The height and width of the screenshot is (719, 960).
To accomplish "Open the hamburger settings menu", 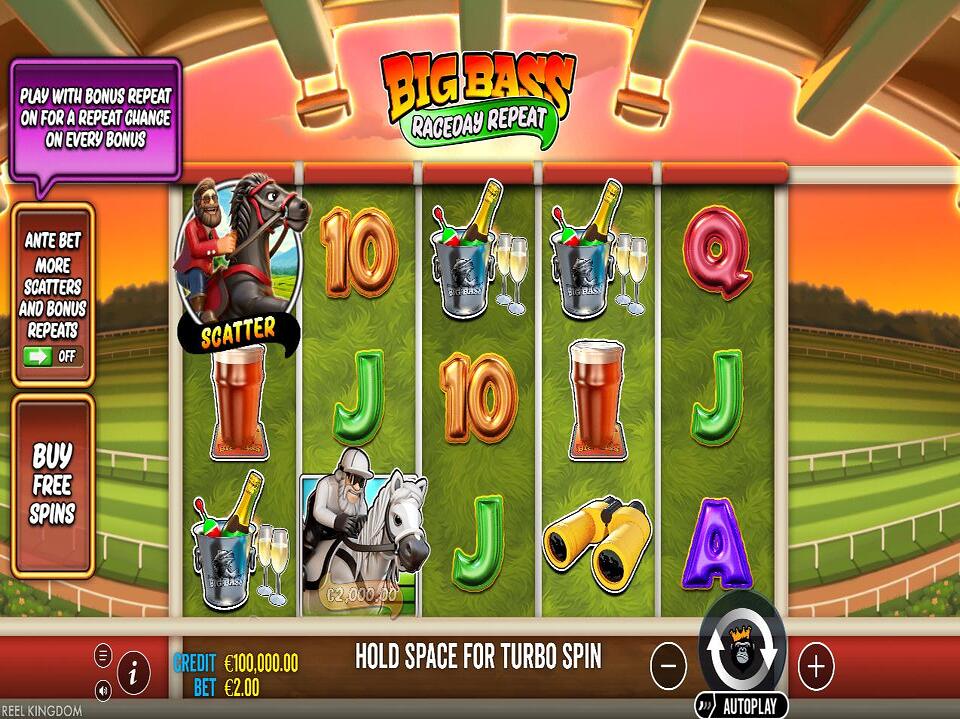I will point(103,656).
